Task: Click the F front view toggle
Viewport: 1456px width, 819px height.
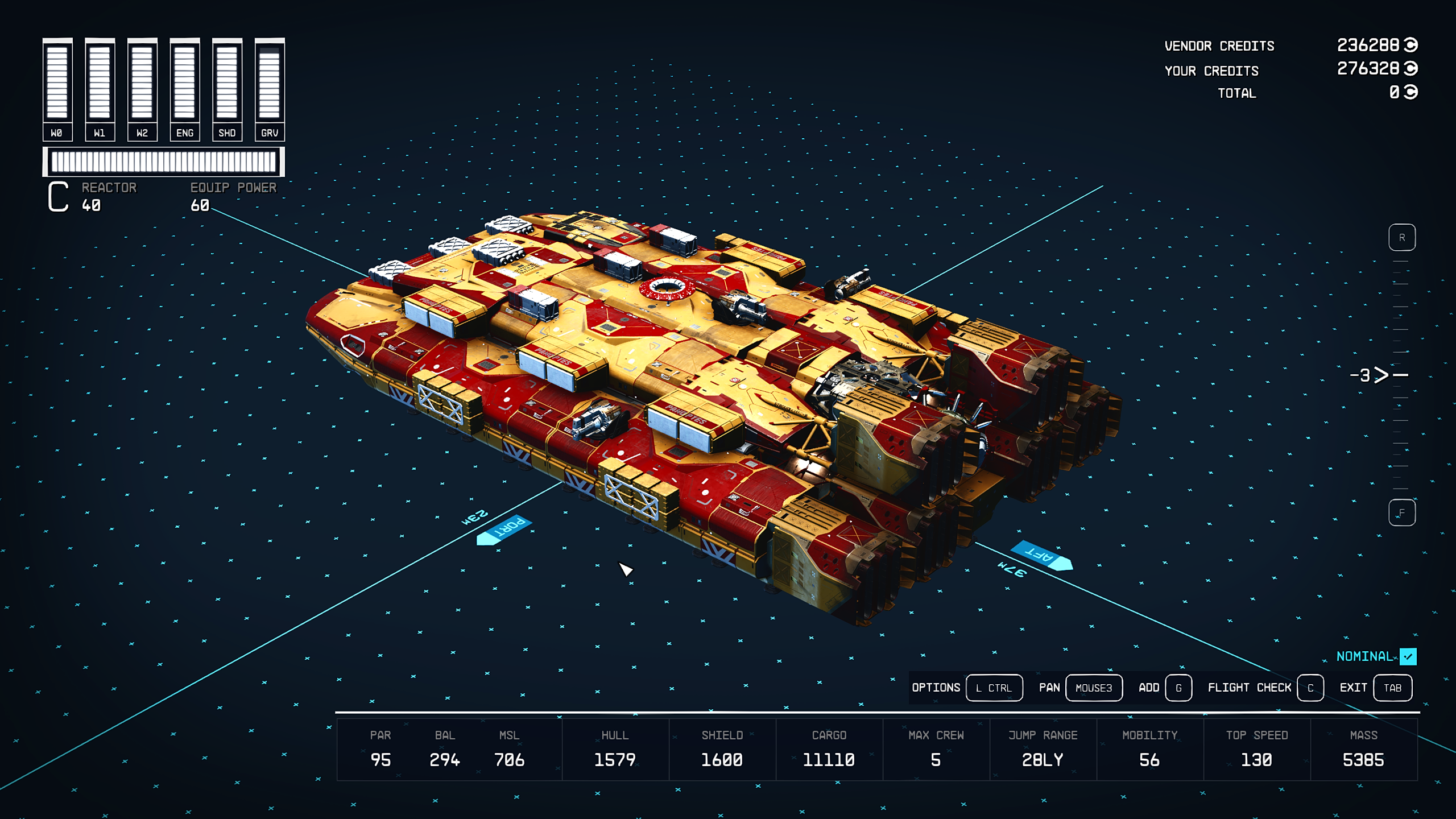Action: point(1403,511)
